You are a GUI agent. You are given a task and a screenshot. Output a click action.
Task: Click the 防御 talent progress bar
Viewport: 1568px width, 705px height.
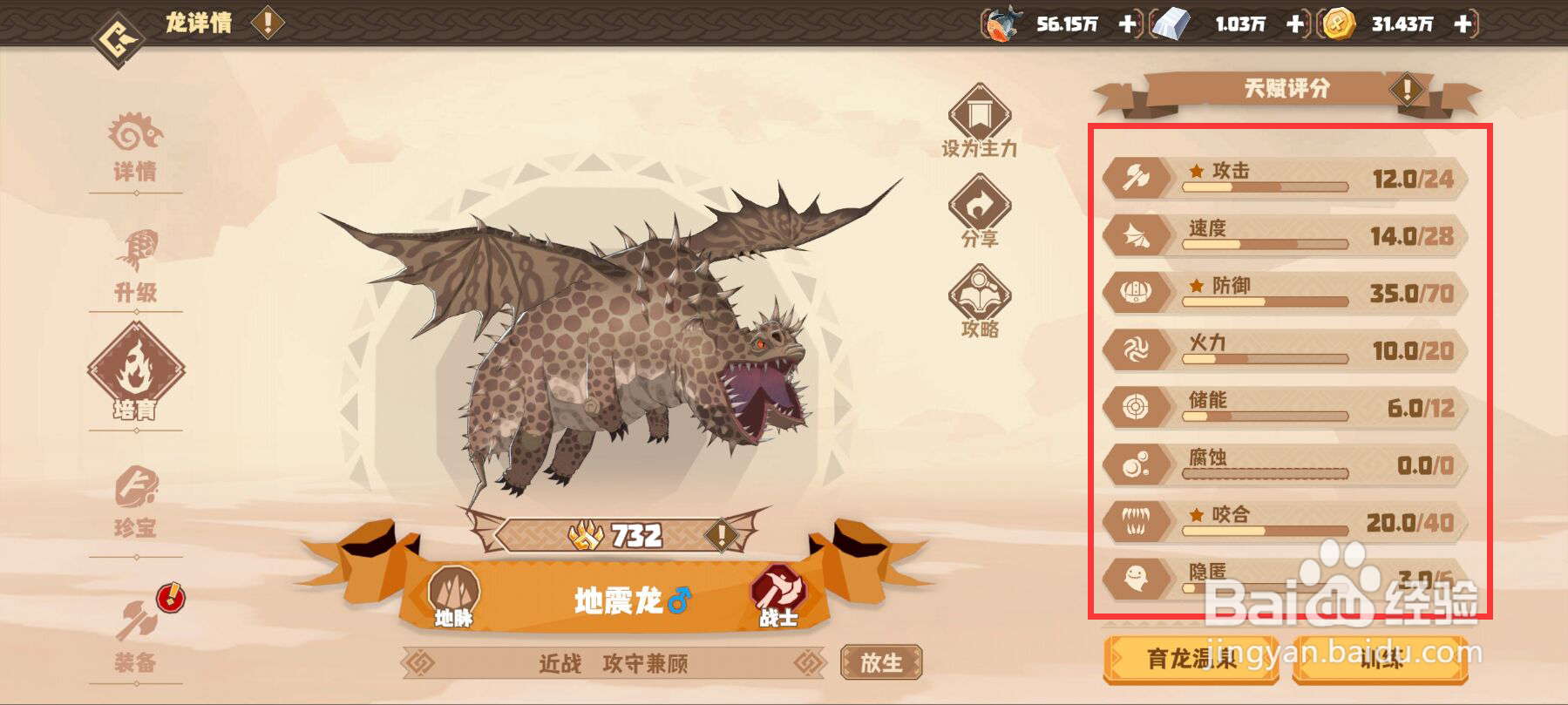click(x=1264, y=302)
